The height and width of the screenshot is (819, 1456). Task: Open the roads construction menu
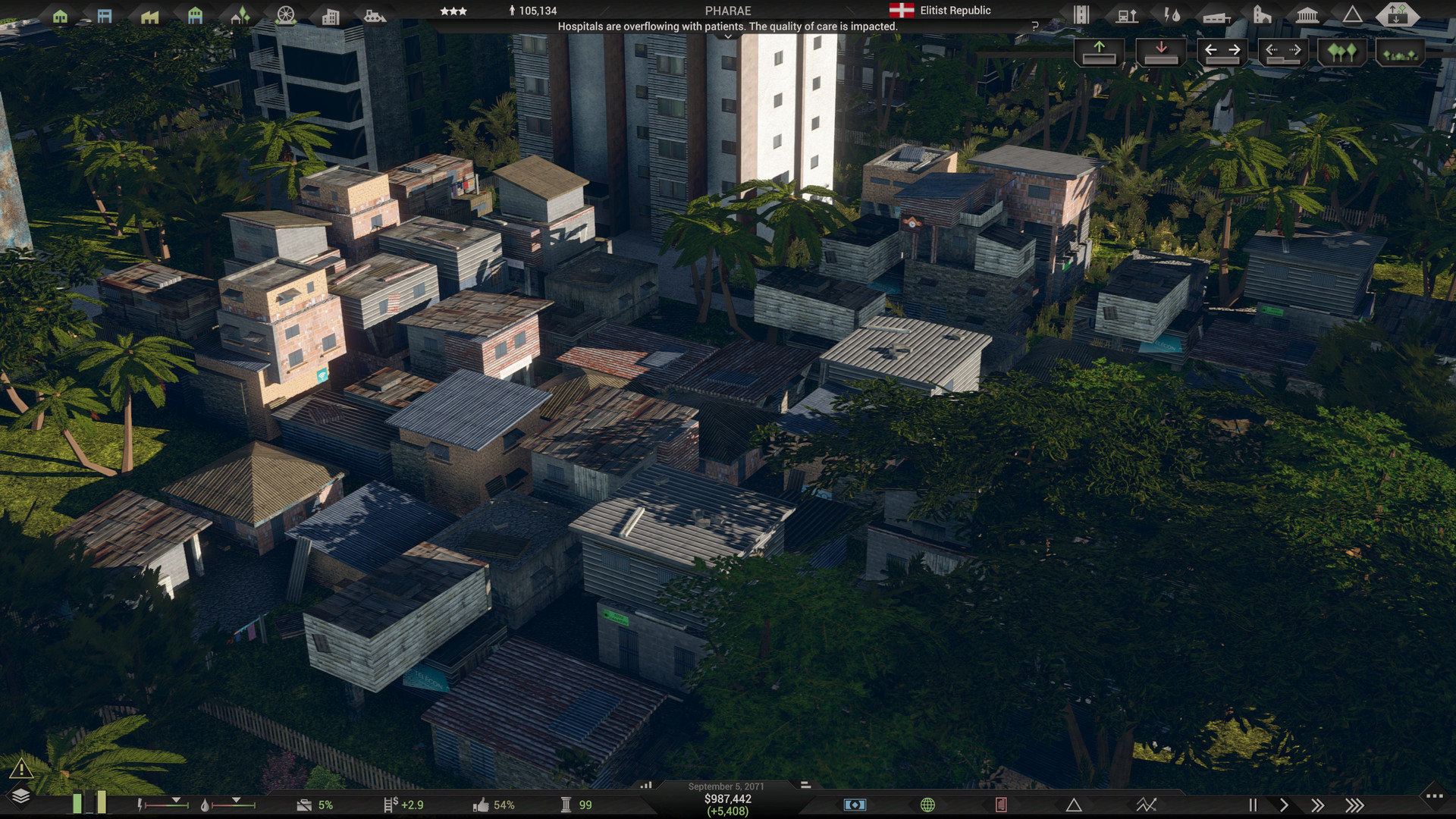click(1082, 14)
